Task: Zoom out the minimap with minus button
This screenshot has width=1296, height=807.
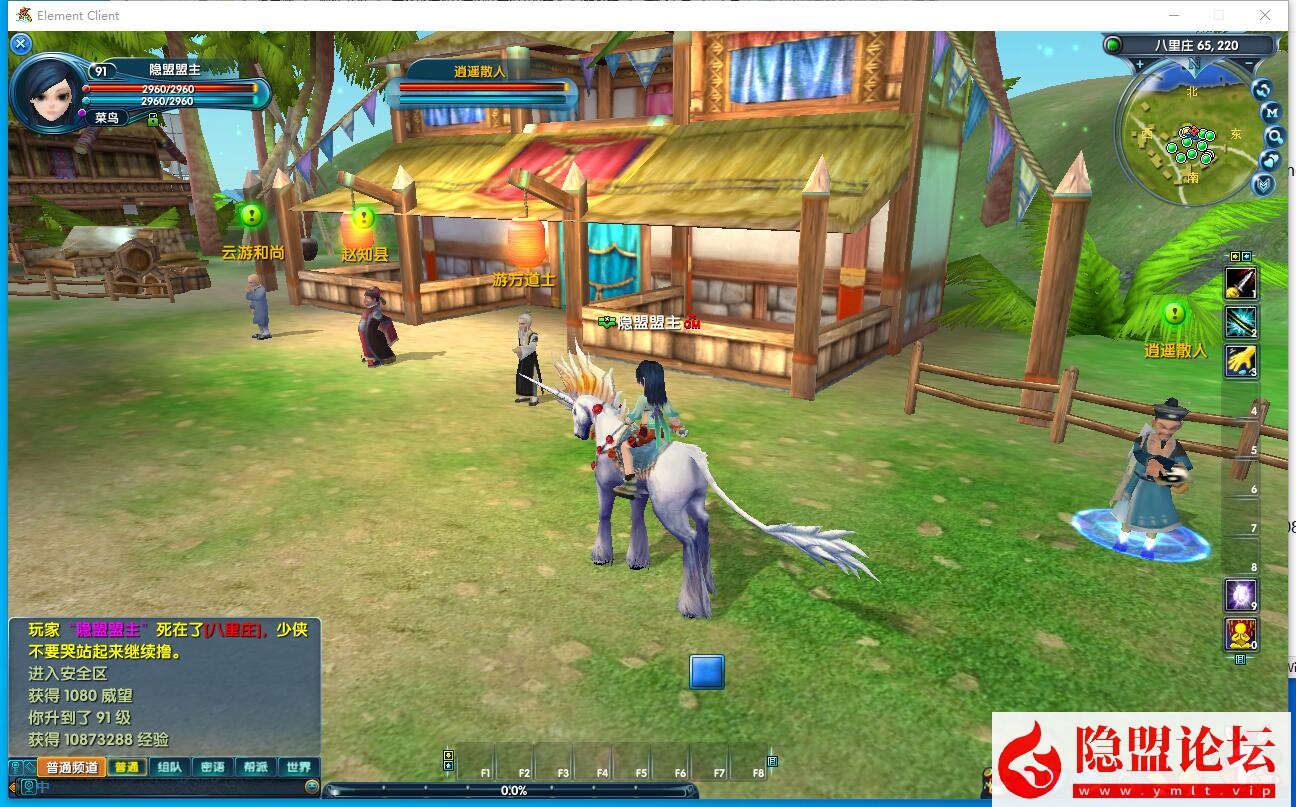Action: coord(1250,64)
